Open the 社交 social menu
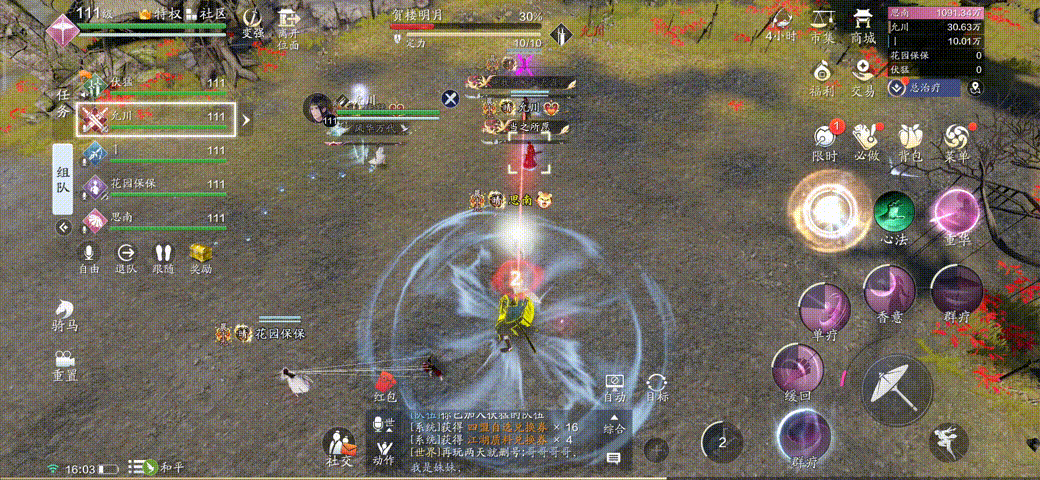The height and width of the screenshot is (480, 1040). pos(340,445)
